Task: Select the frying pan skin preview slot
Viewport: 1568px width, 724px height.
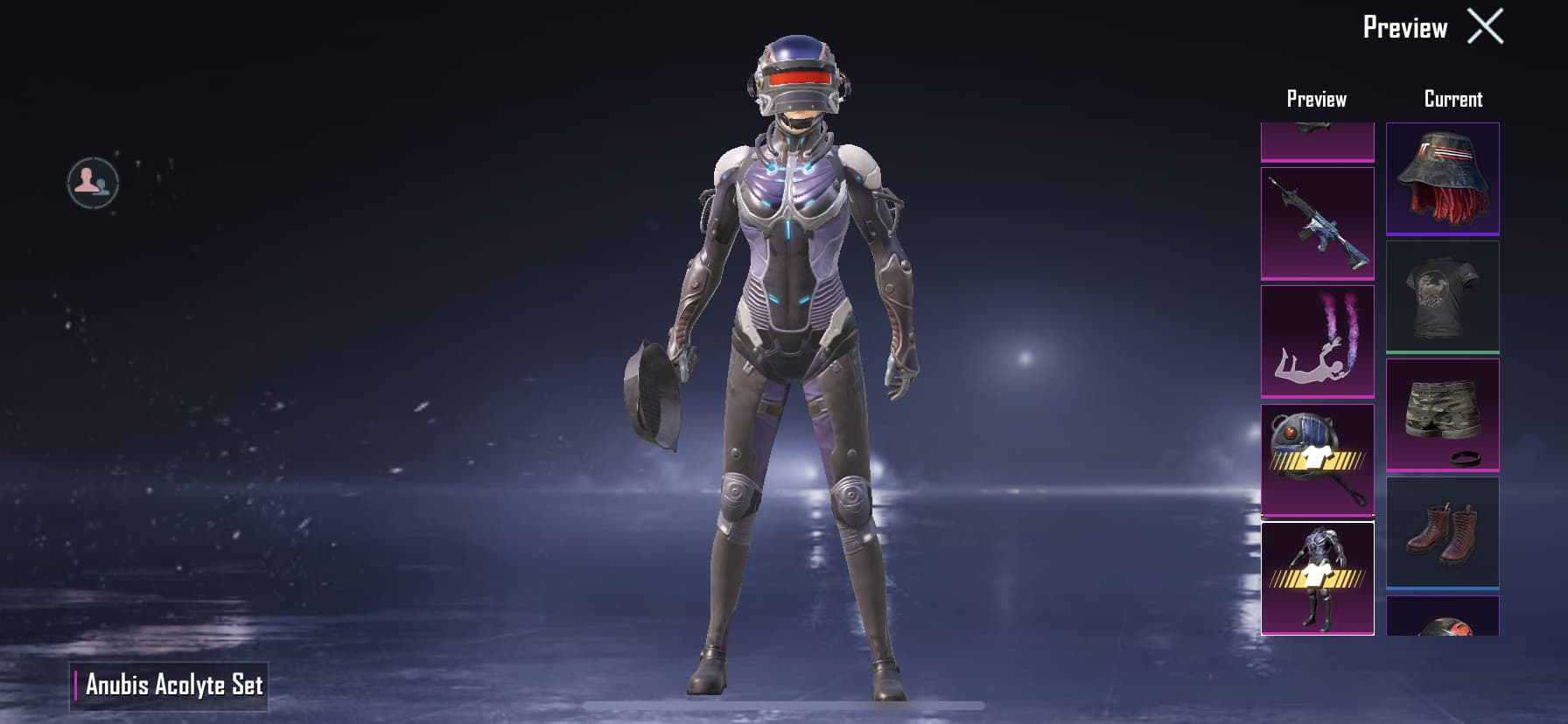Action: point(1317,460)
